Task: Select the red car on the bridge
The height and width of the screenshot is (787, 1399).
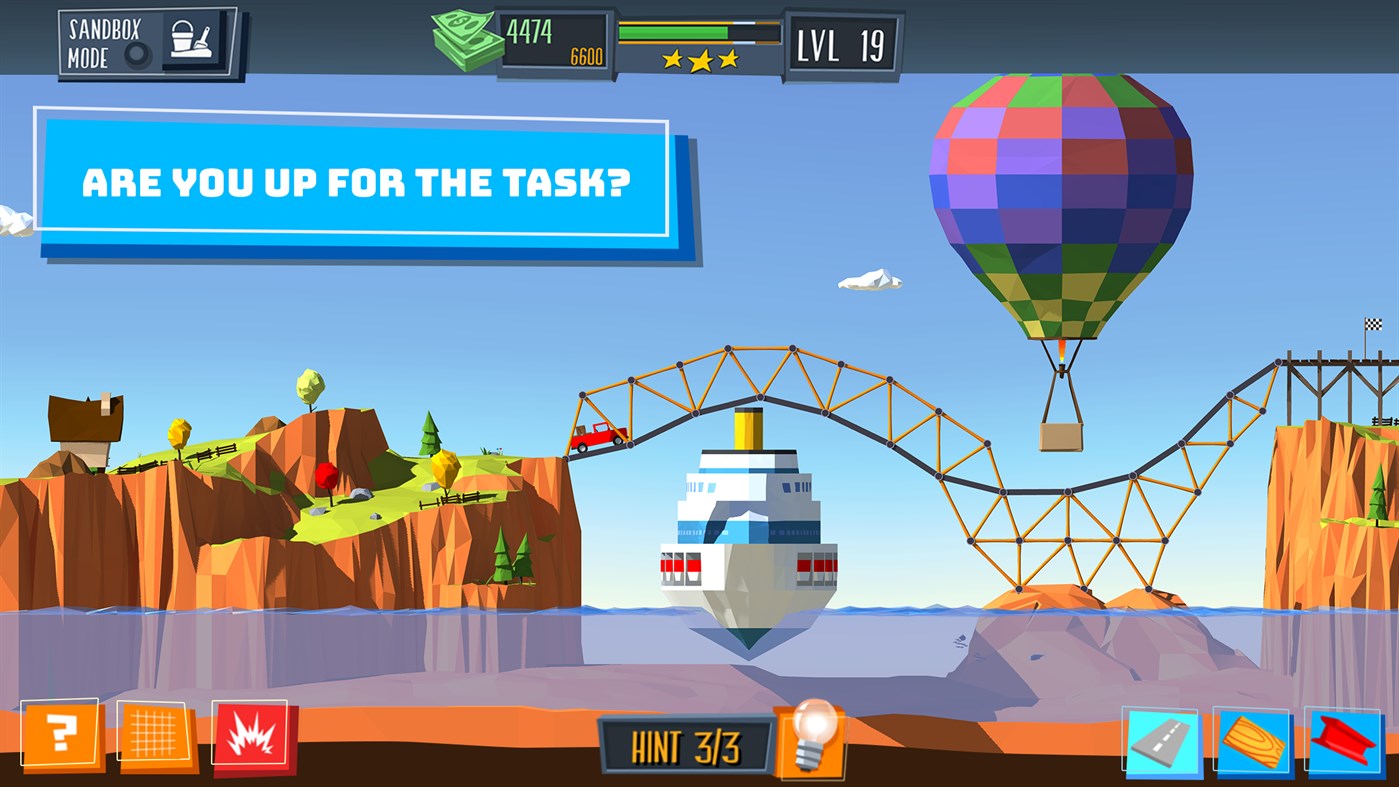Action: 598,435
